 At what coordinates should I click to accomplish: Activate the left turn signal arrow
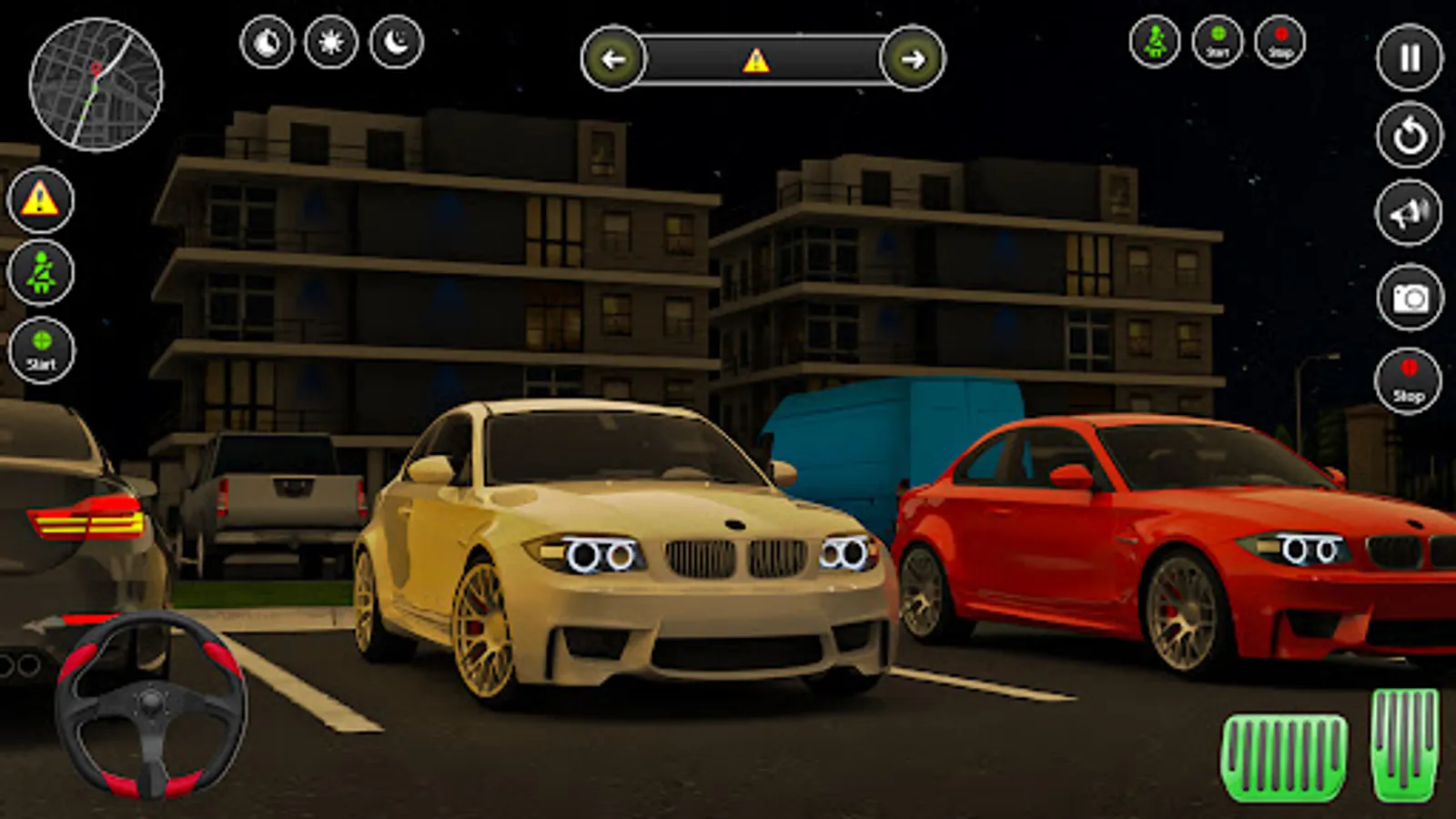(x=613, y=60)
